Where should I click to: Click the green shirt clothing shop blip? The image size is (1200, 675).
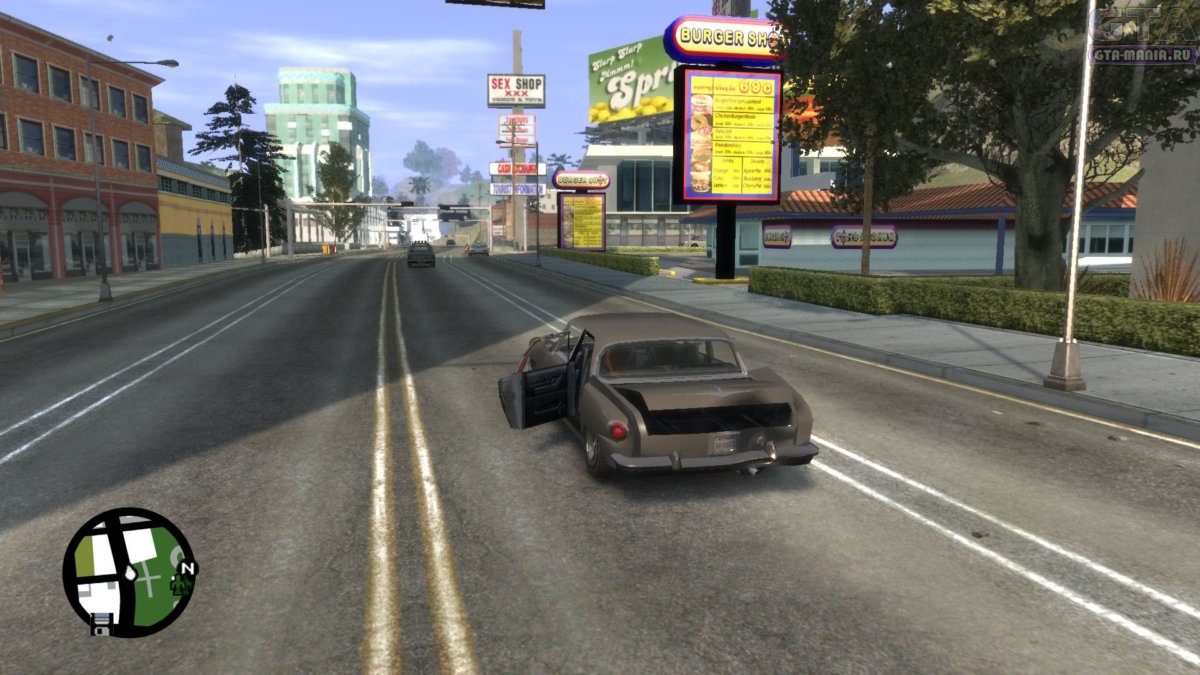tap(180, 586)
